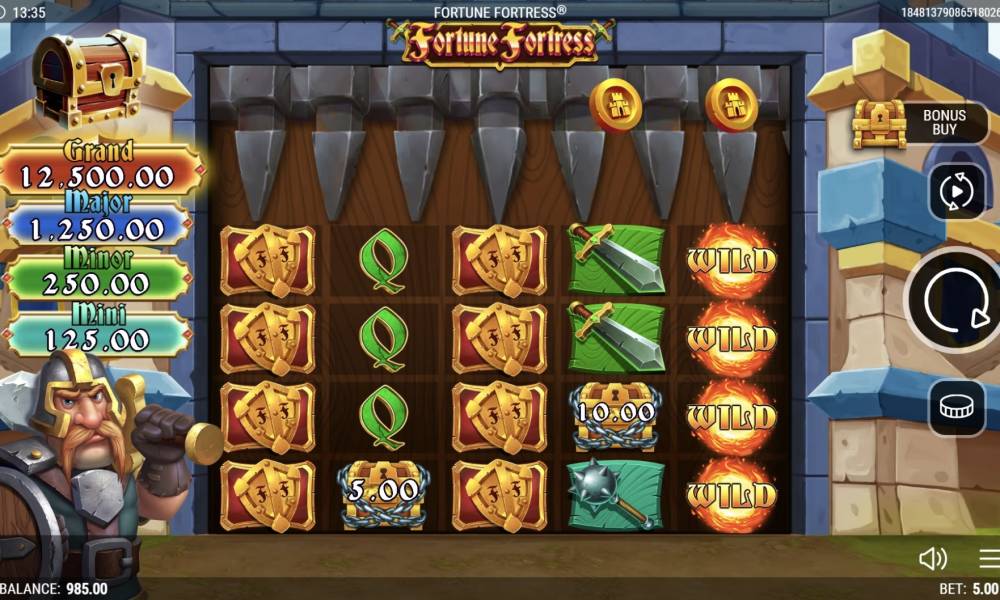Toggle the sound speaker icon
The image size is (1000, 600).
click(932, 558)
